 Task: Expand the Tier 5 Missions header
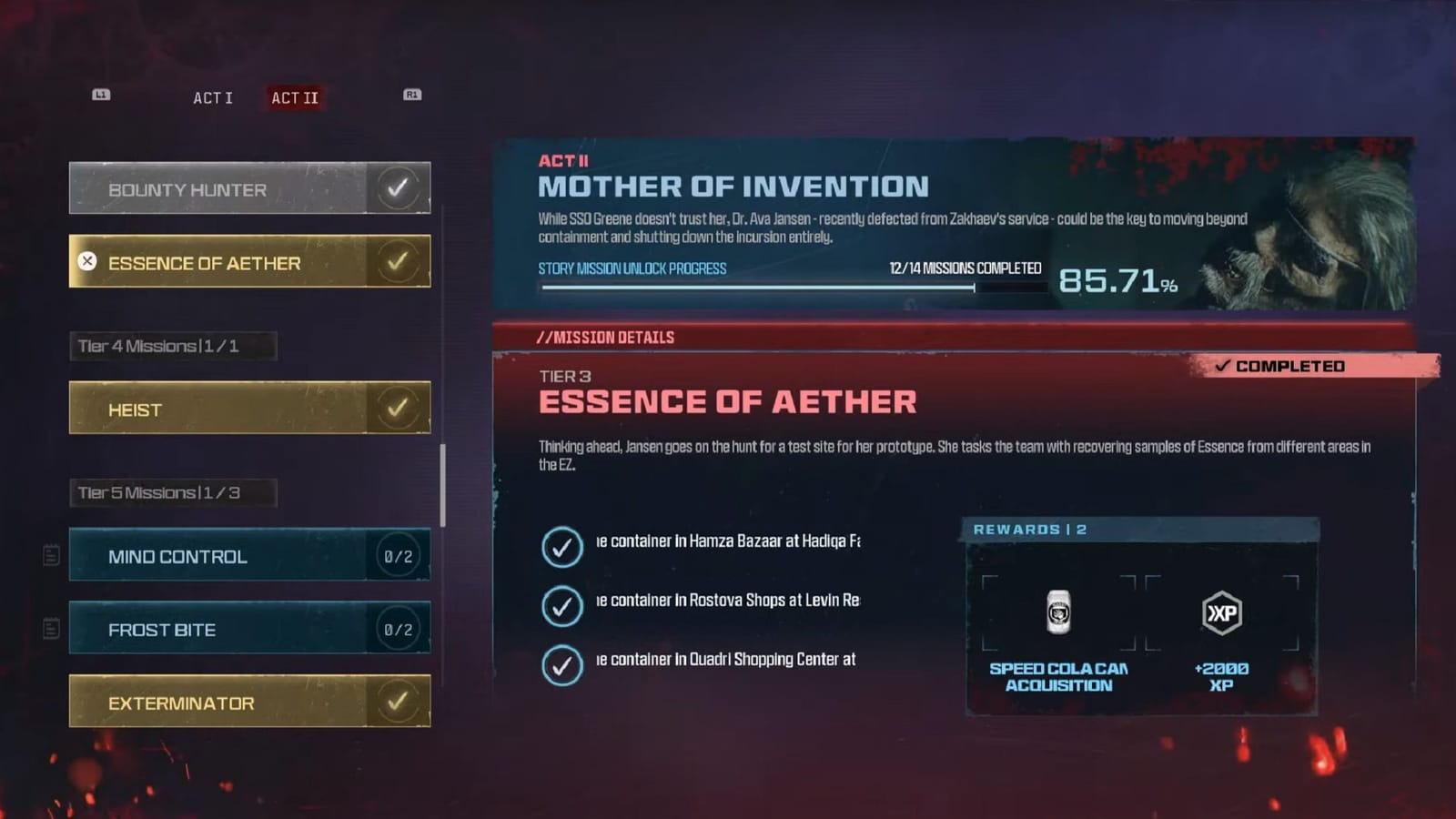pos(173,491)
